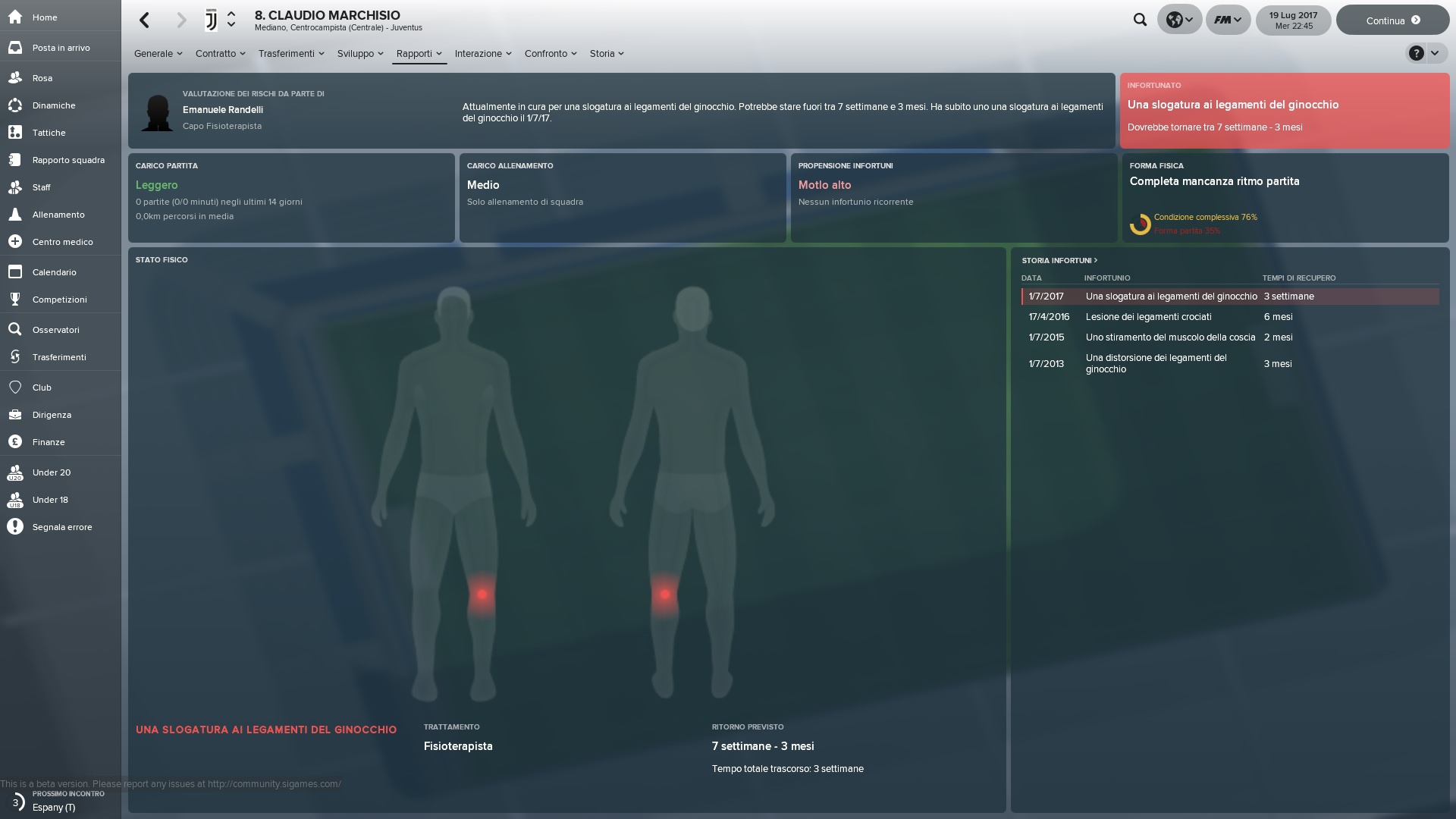1456x819 pixels.
Task: Open the Rapporti tab menu
Action: [x=419, y=54]
